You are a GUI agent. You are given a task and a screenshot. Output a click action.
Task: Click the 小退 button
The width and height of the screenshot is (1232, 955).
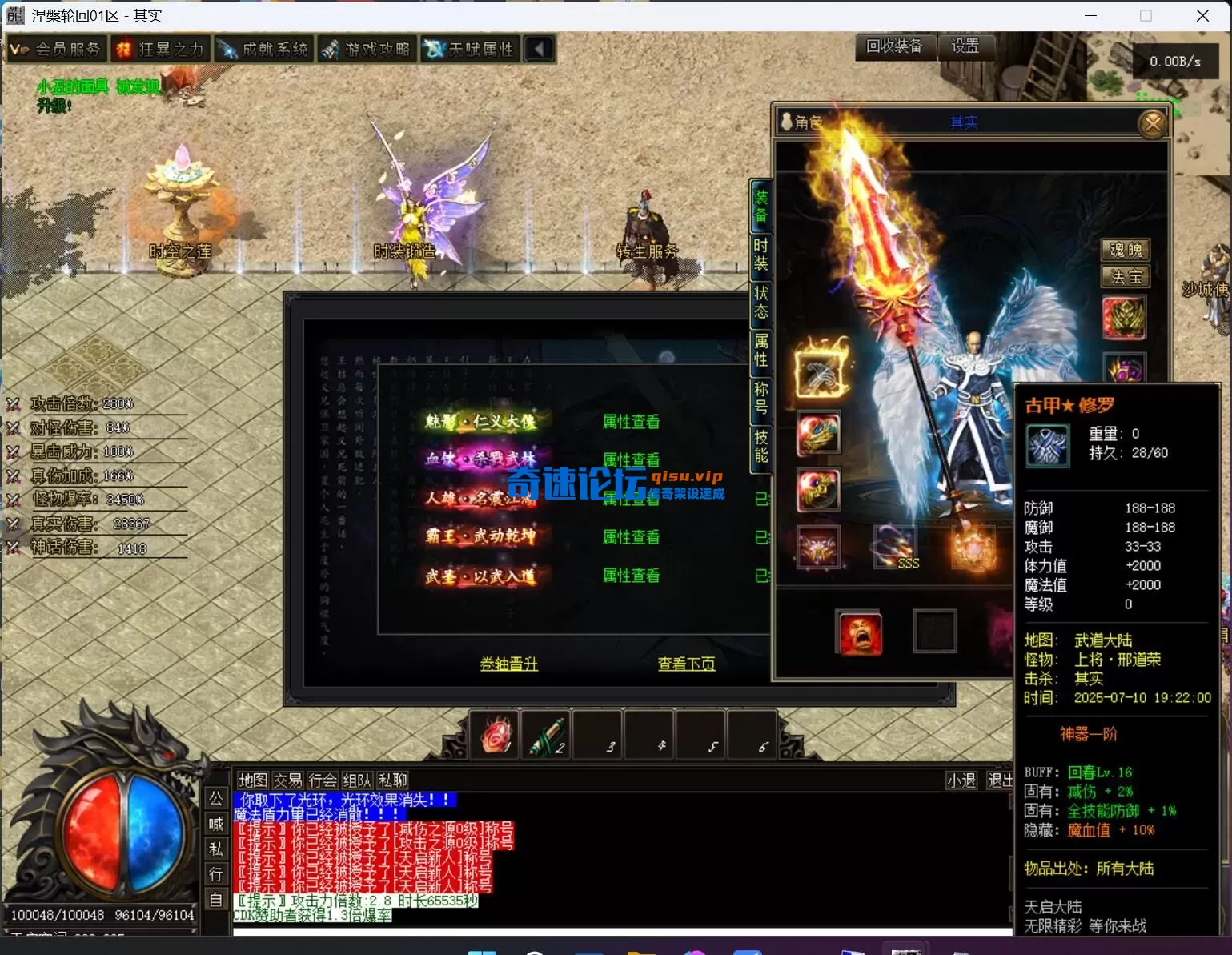tap(961, 780)
